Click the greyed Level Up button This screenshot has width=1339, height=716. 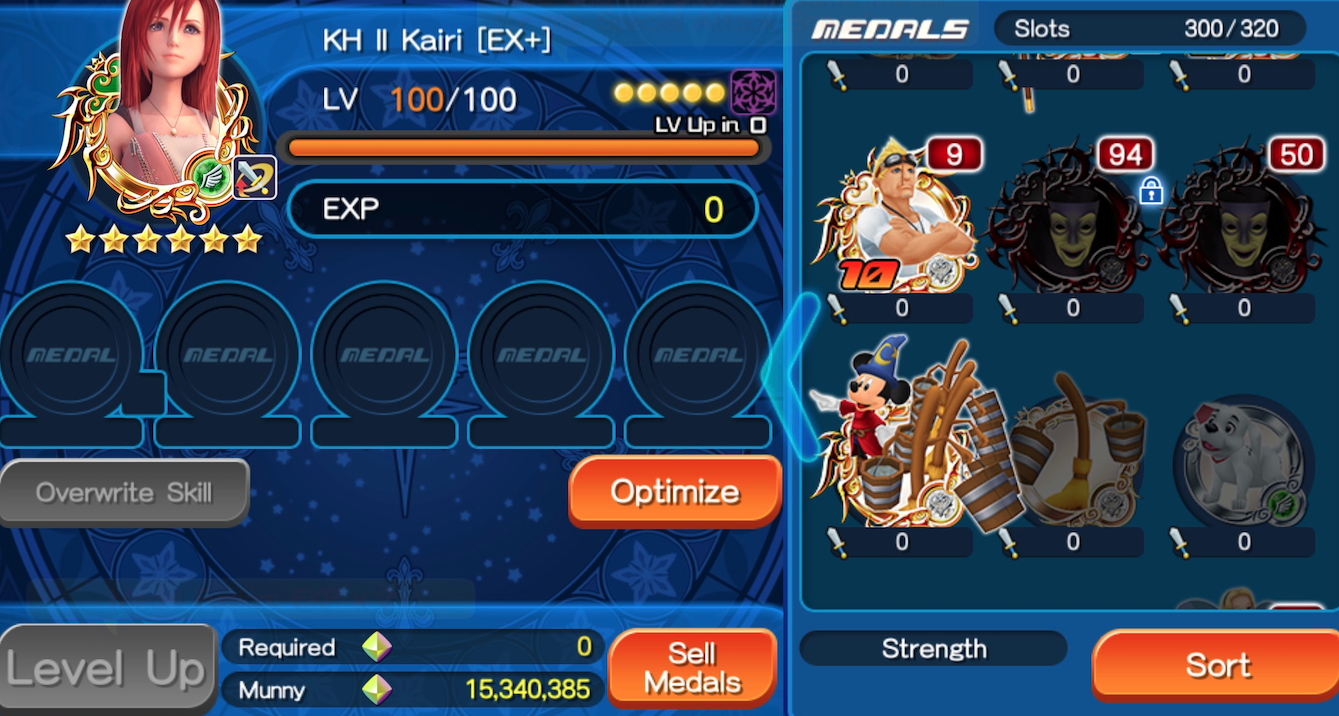coord(108,669)
